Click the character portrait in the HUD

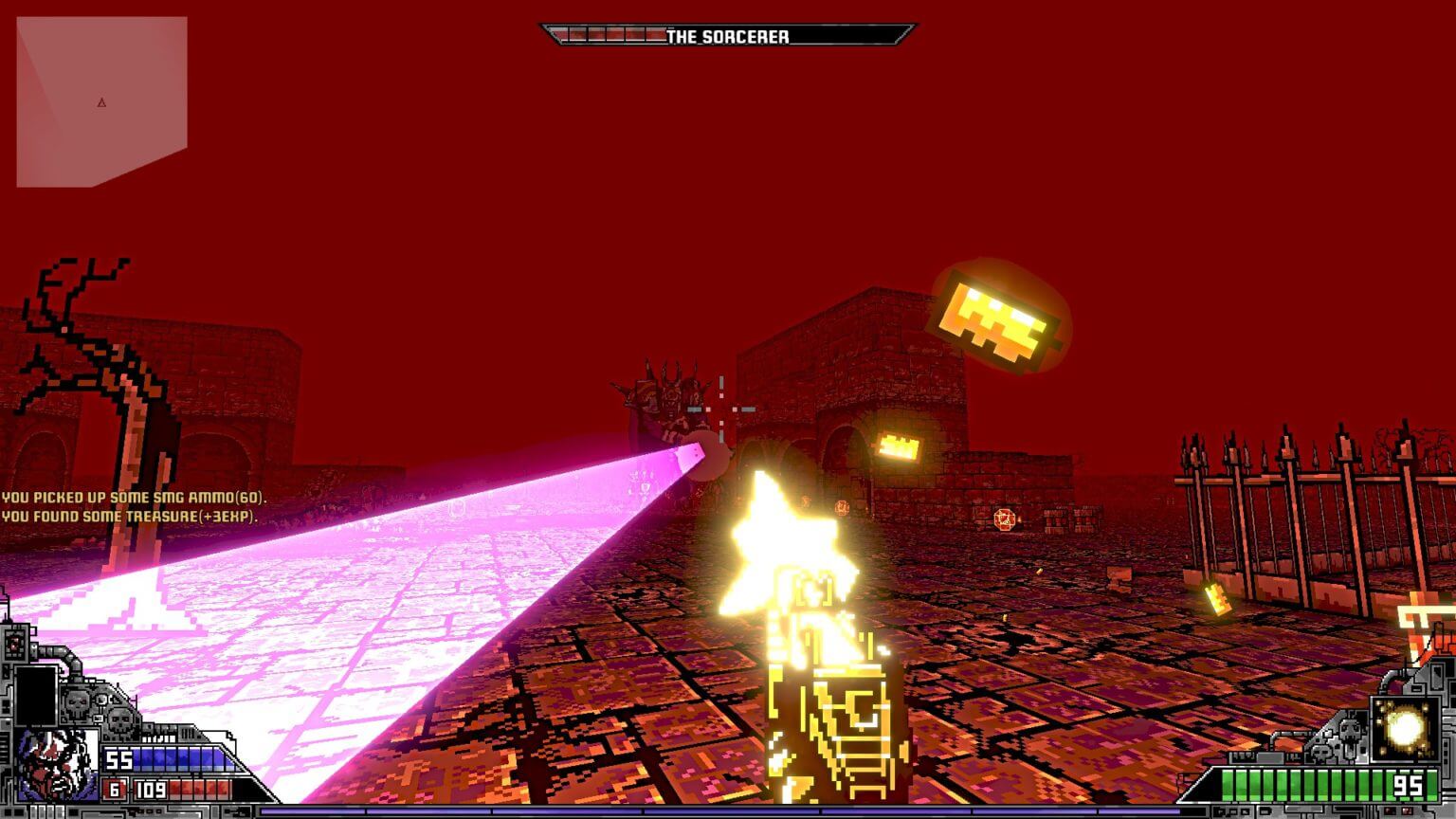coord(54,764)
